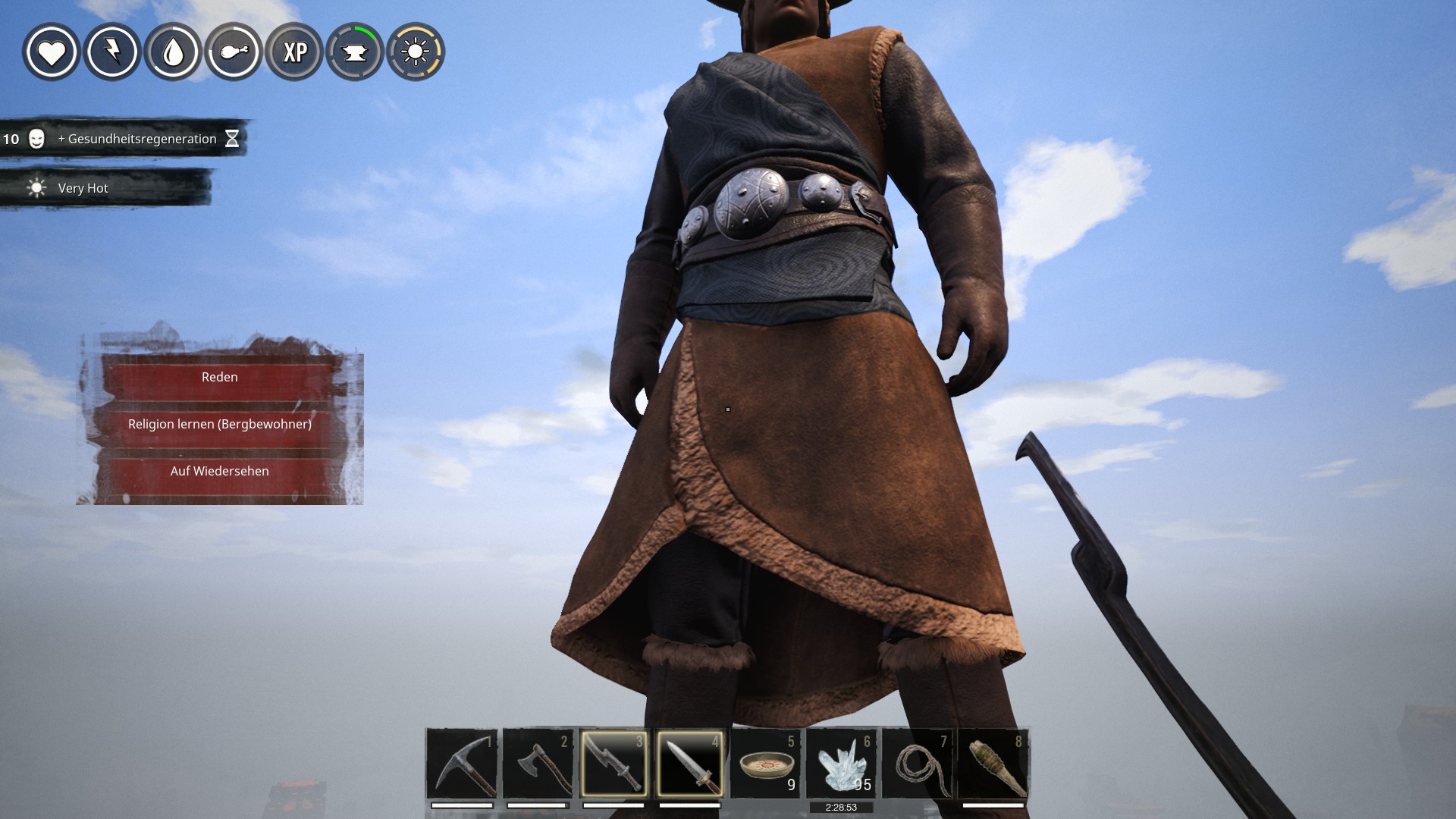Choose the Reden dialogue option
Screen dimensions: 1456x819
[219, 377]
